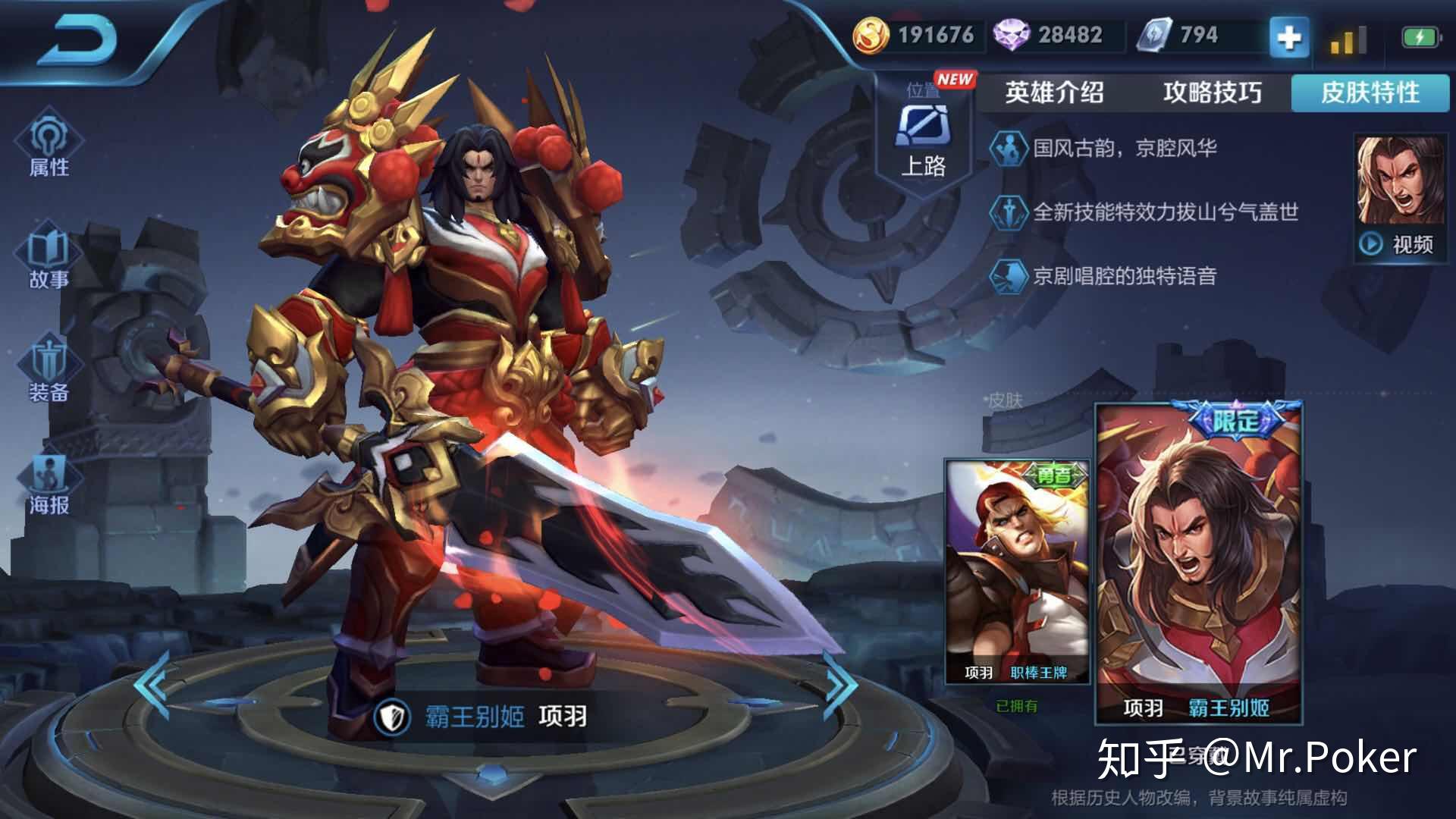1456x819 pixels.
Task: Show the next hero with right arrow
Action: (x=840, y=684)
